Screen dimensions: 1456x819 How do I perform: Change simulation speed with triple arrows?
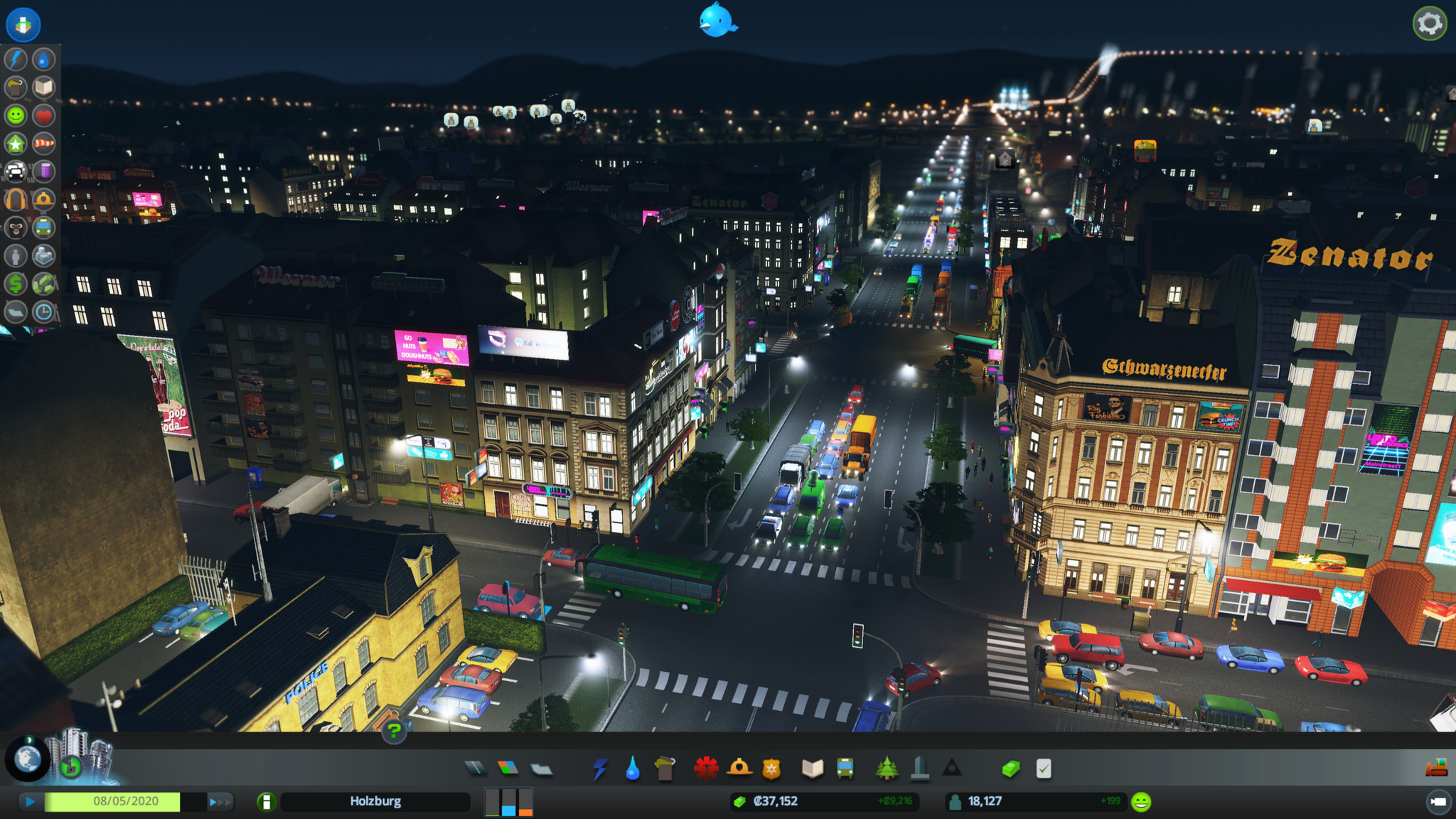[220, 802]
